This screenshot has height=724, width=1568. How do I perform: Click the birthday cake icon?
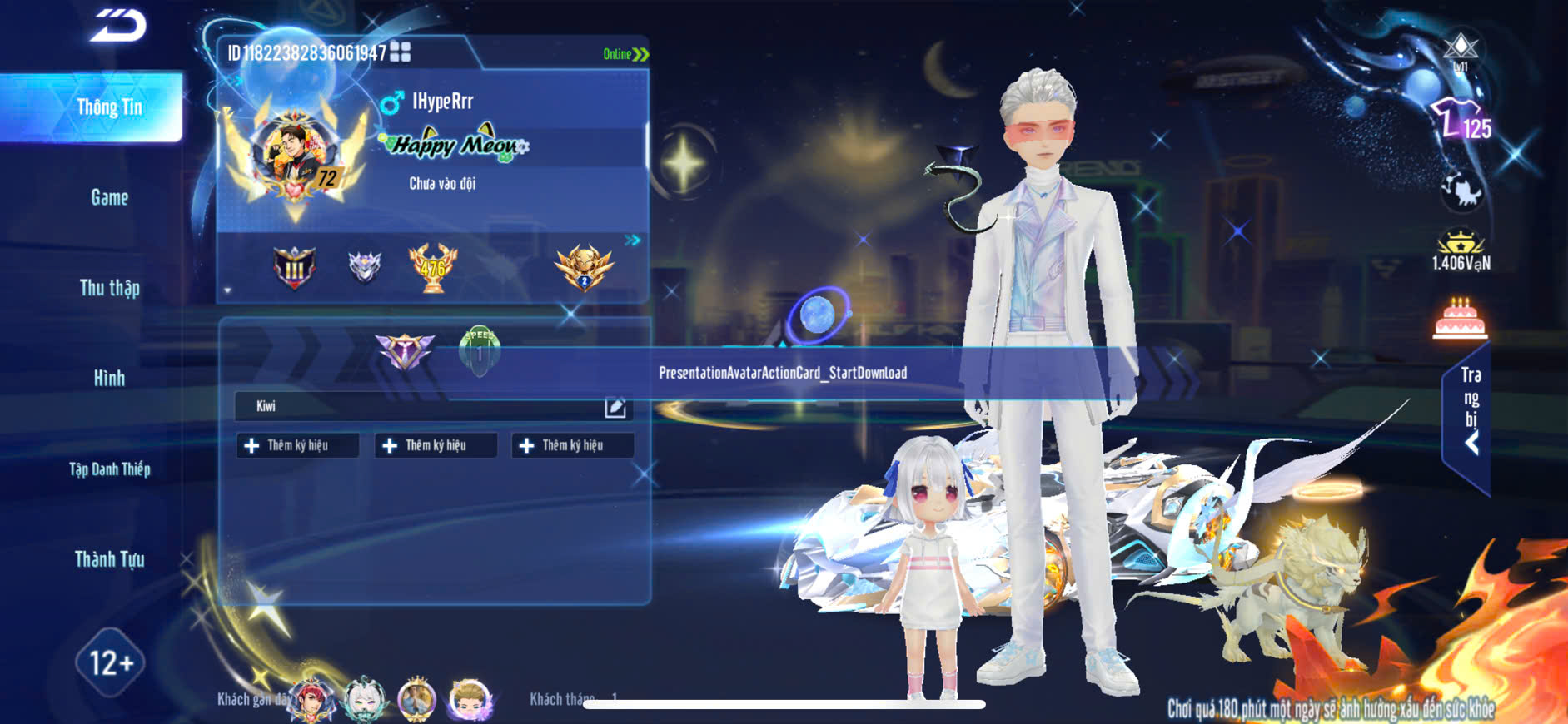1460,319
